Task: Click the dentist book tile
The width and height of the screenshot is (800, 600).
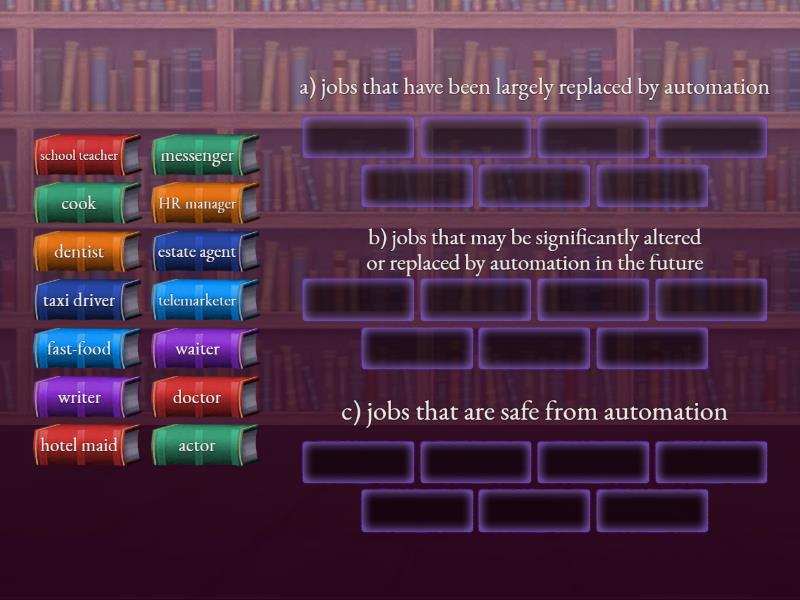Action: pos(80,252)
